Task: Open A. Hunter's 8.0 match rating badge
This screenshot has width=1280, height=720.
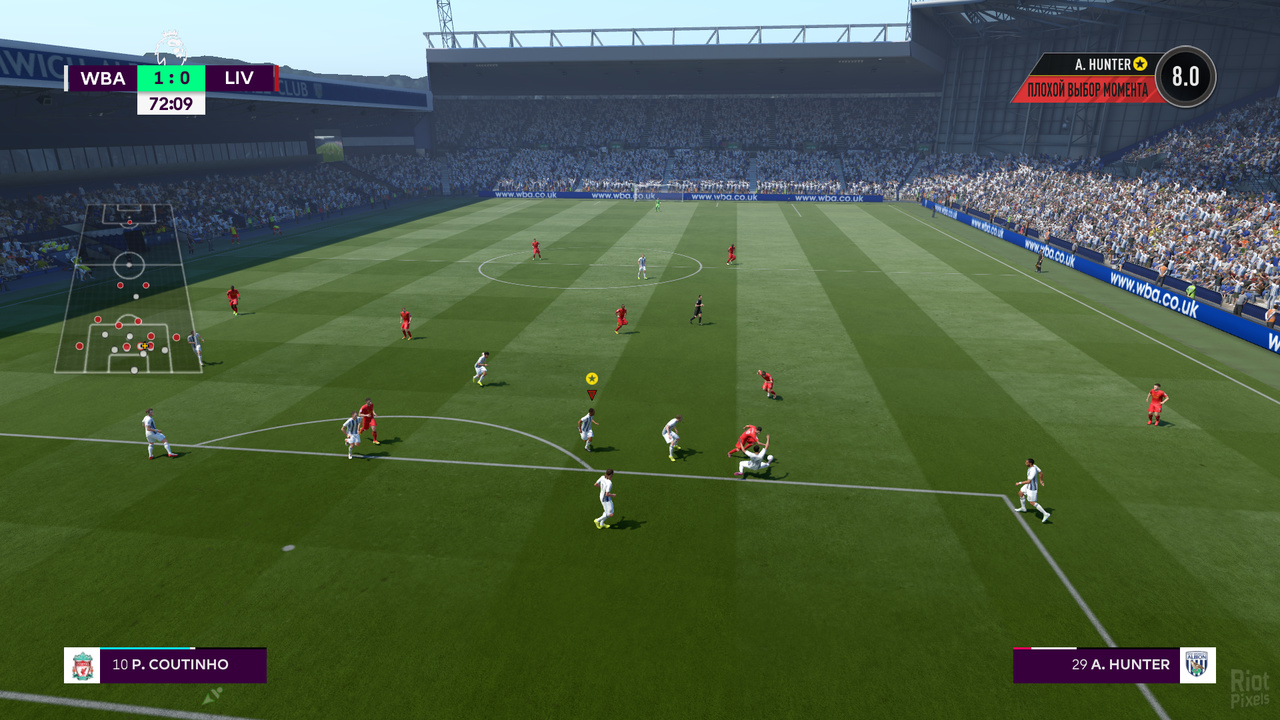Action: [1185, 77]
